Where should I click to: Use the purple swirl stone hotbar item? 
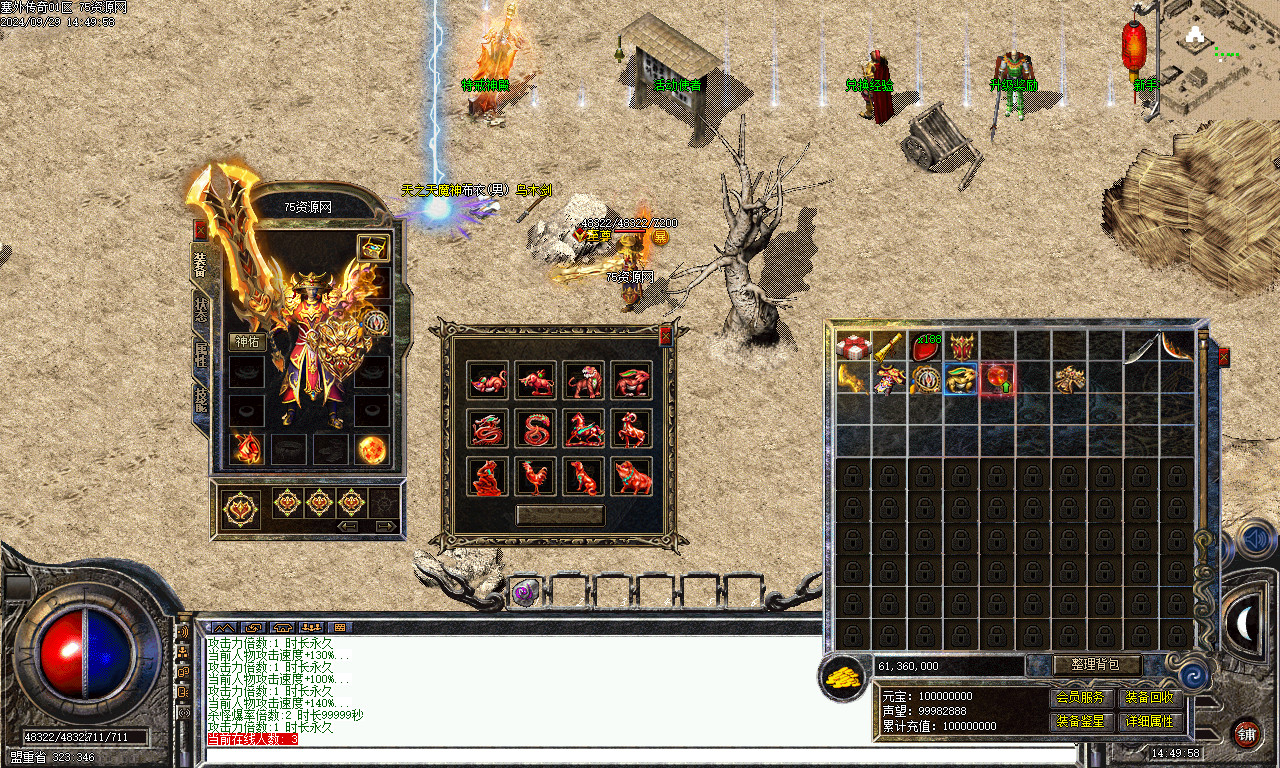tap(525, 592)
